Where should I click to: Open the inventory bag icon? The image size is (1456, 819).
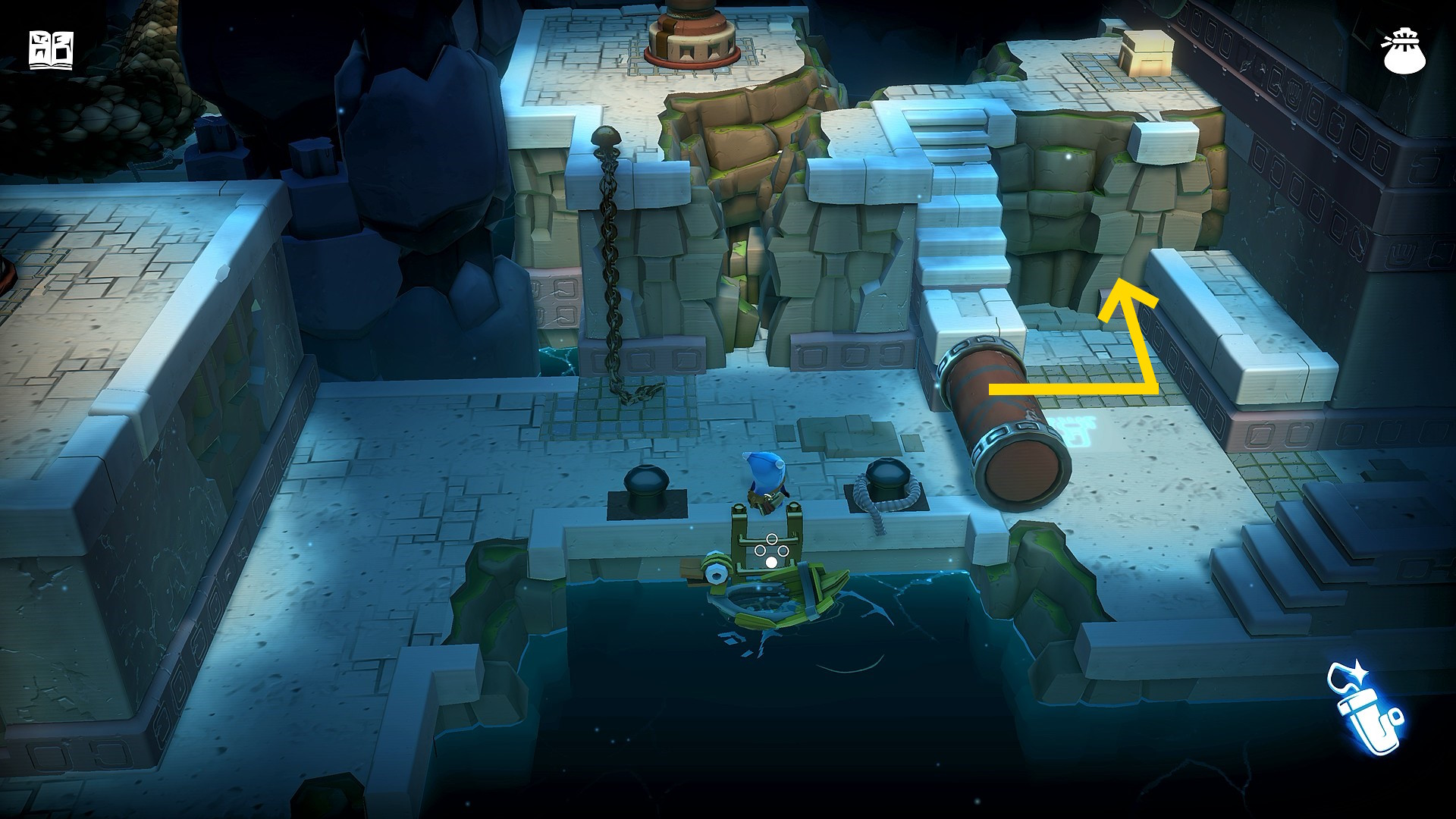point(1404,52)
